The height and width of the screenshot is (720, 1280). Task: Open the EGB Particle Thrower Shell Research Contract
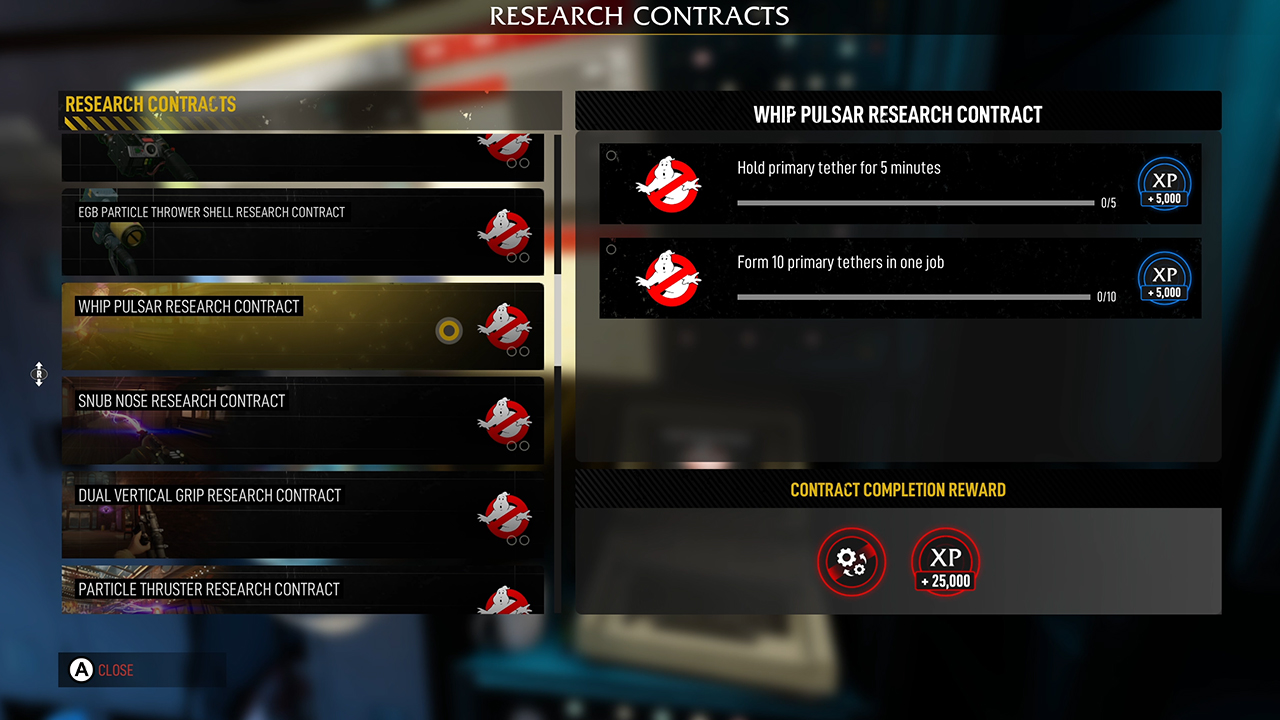[x=300, y=232]
